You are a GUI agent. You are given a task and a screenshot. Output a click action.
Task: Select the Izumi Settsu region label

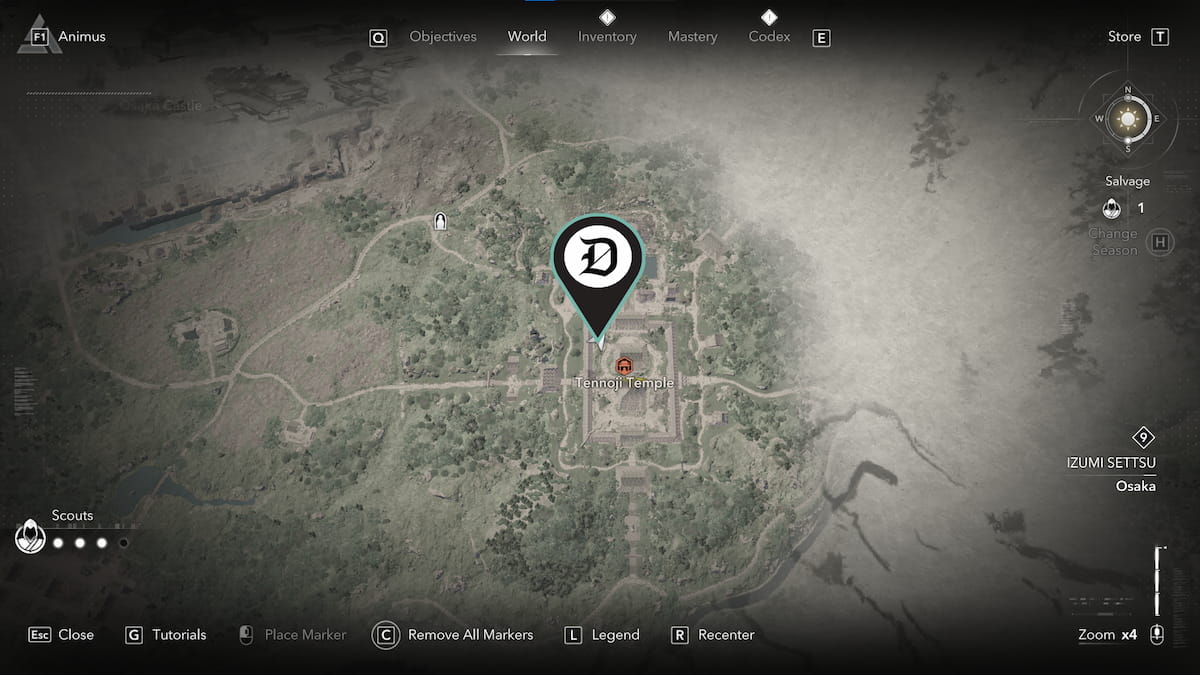pyautogui.click(x=1110, y=462)
